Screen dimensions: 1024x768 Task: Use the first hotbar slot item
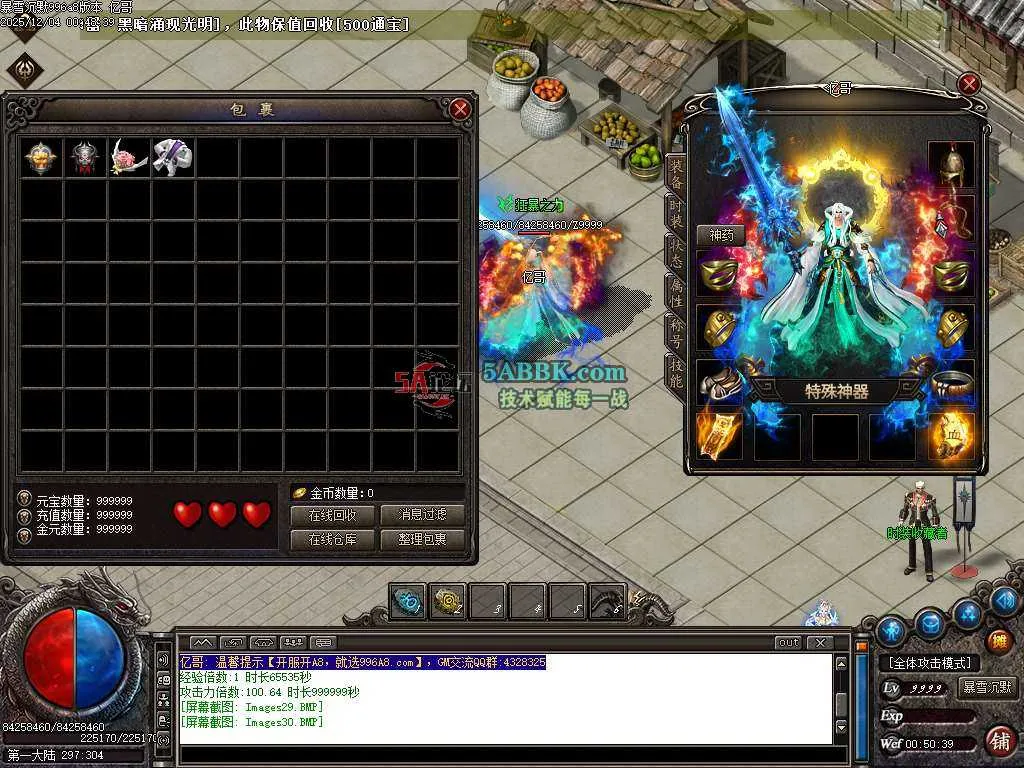(408, 601)
